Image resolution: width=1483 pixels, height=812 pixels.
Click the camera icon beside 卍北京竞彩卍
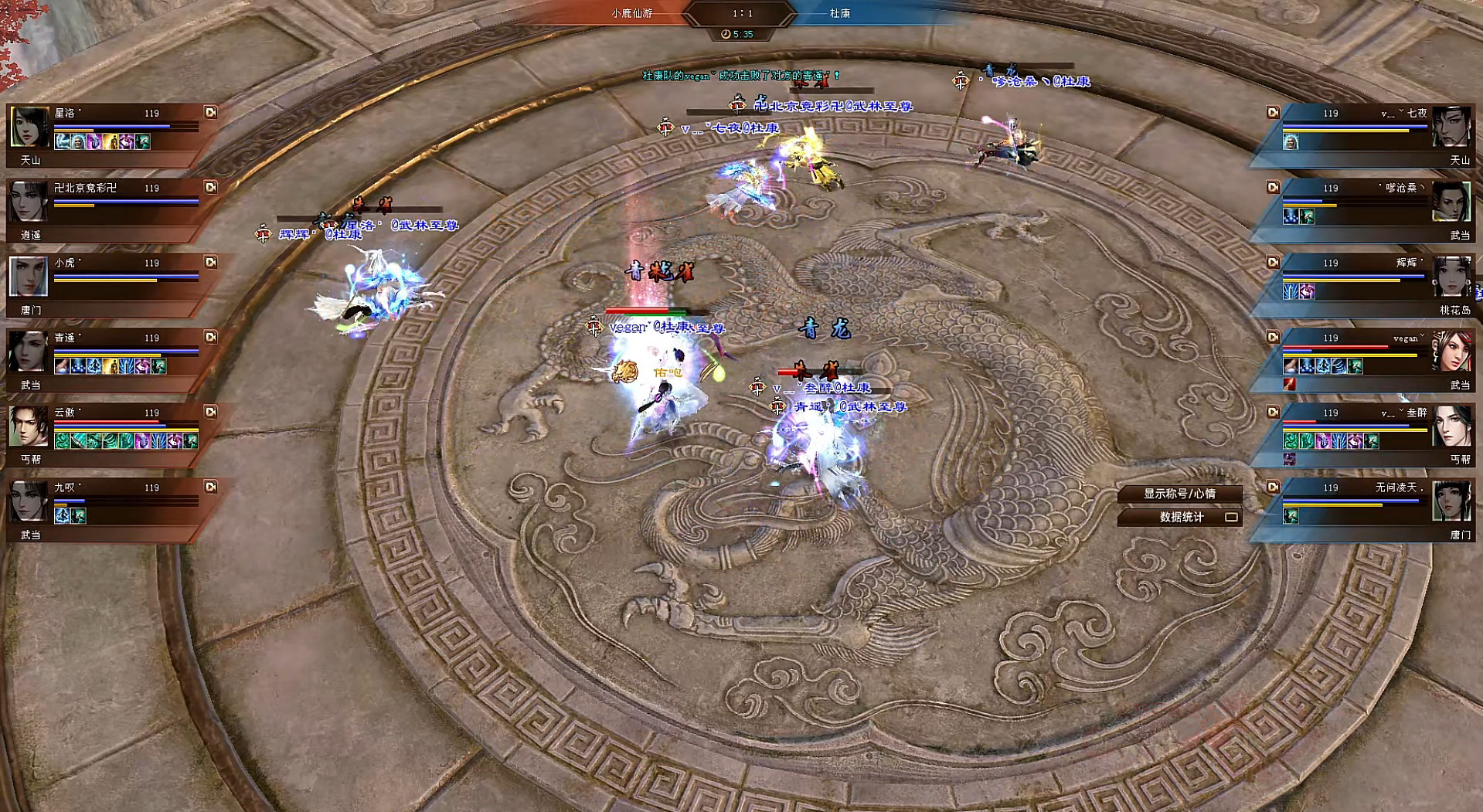pyautogui.click(x=210, y=187)
